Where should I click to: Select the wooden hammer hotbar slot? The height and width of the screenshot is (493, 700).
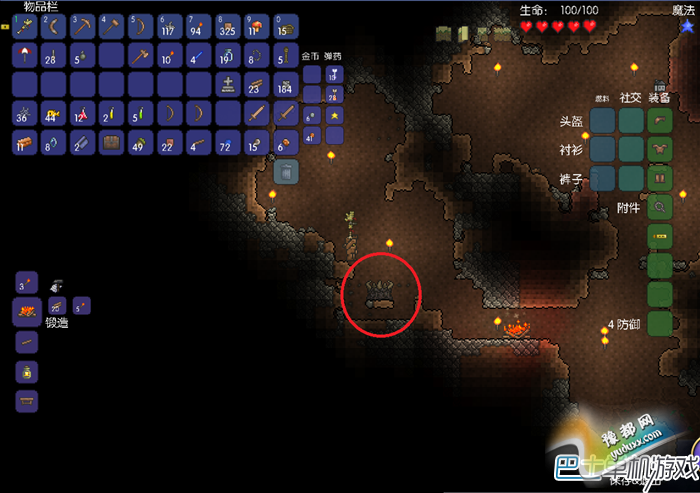[111, 25]
